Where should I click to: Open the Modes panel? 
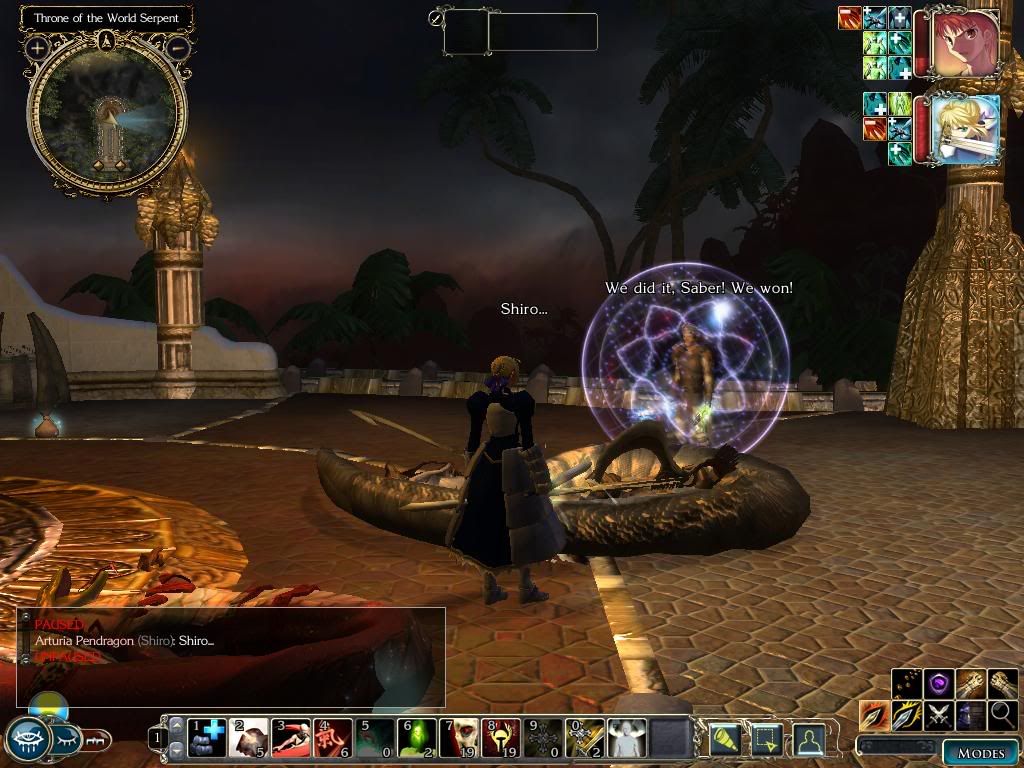click(x=980, y=752)
